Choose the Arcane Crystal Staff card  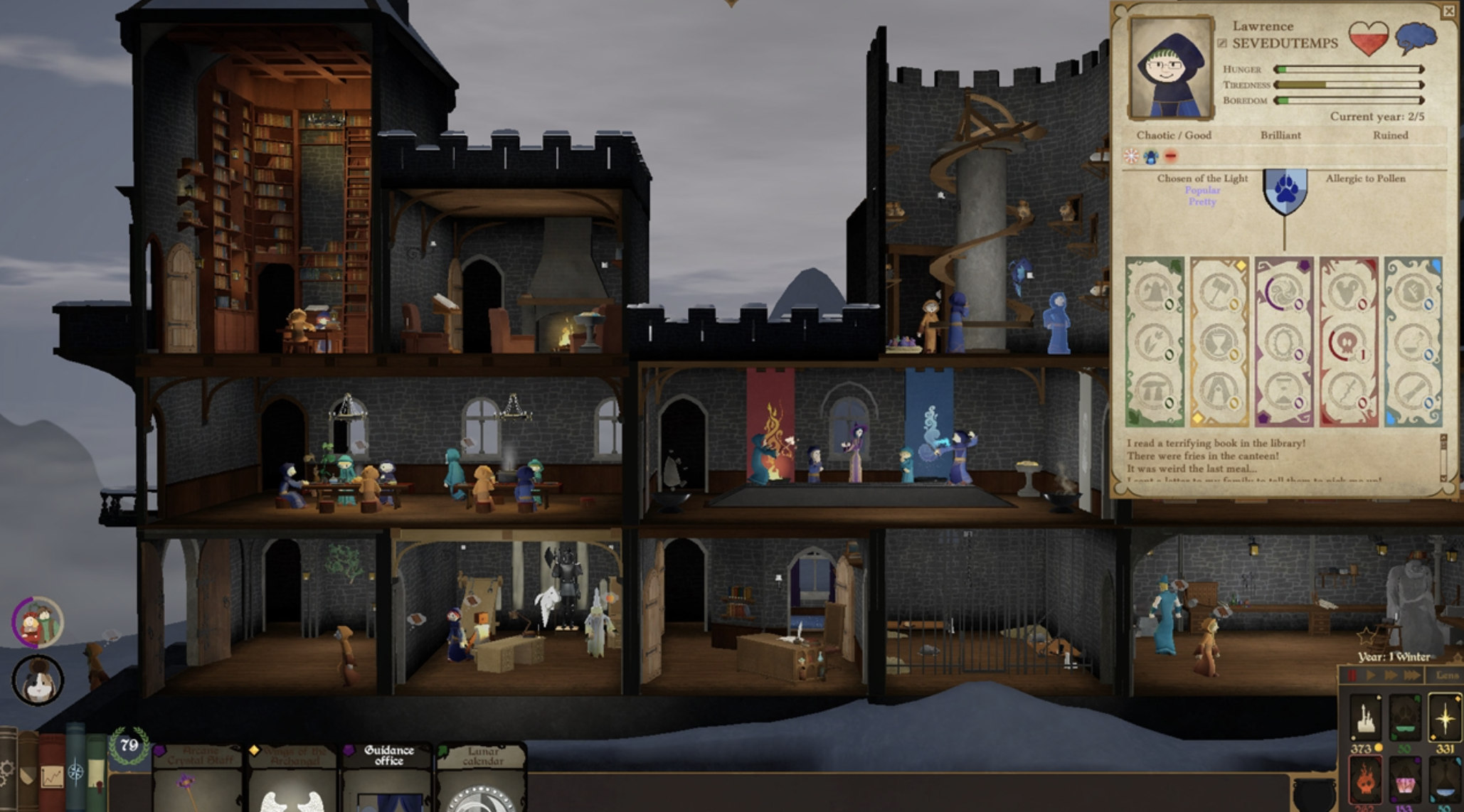[198, 776]
